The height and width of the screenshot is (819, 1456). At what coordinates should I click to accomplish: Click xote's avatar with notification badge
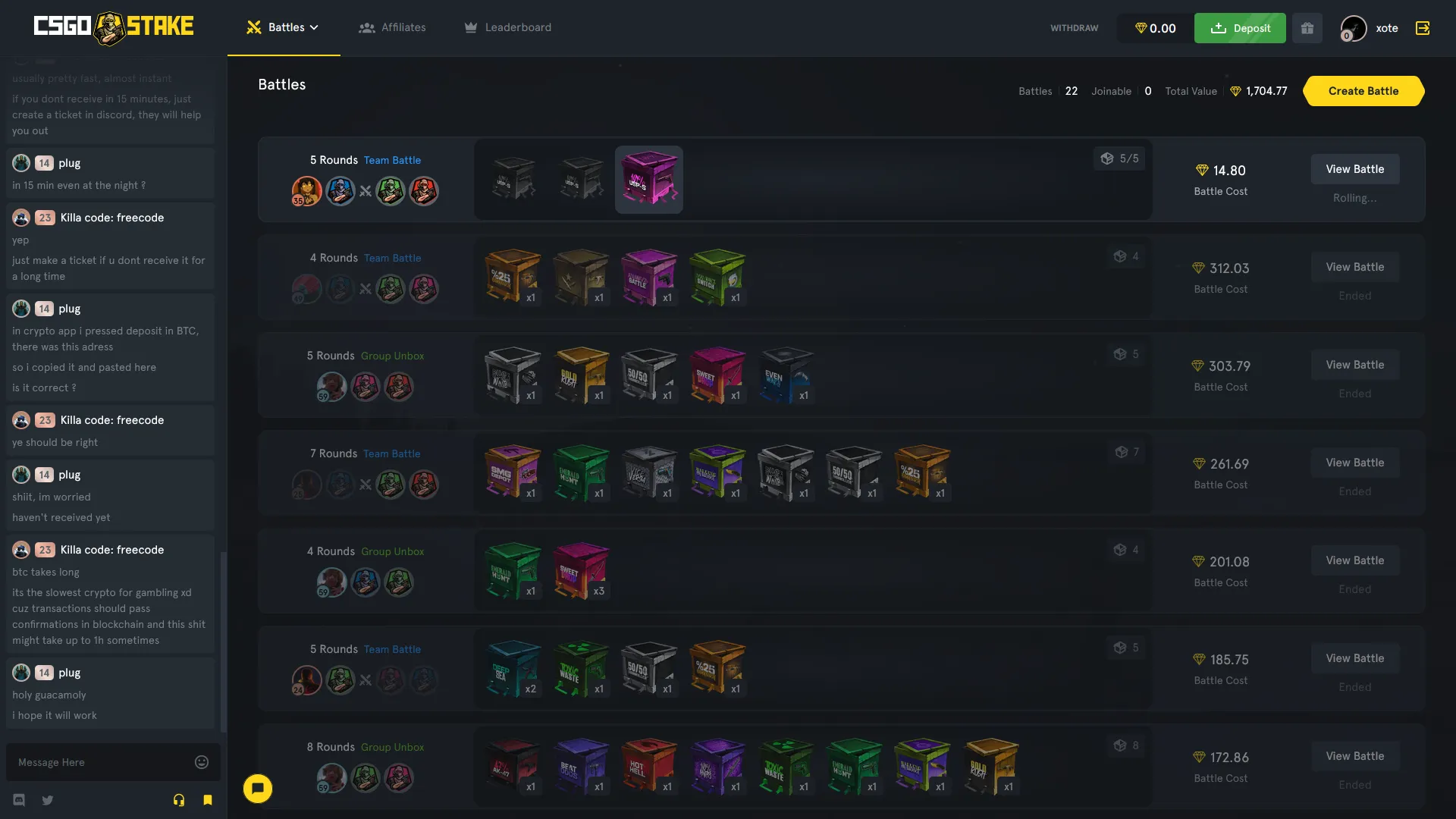click(x=1353, y=28)
